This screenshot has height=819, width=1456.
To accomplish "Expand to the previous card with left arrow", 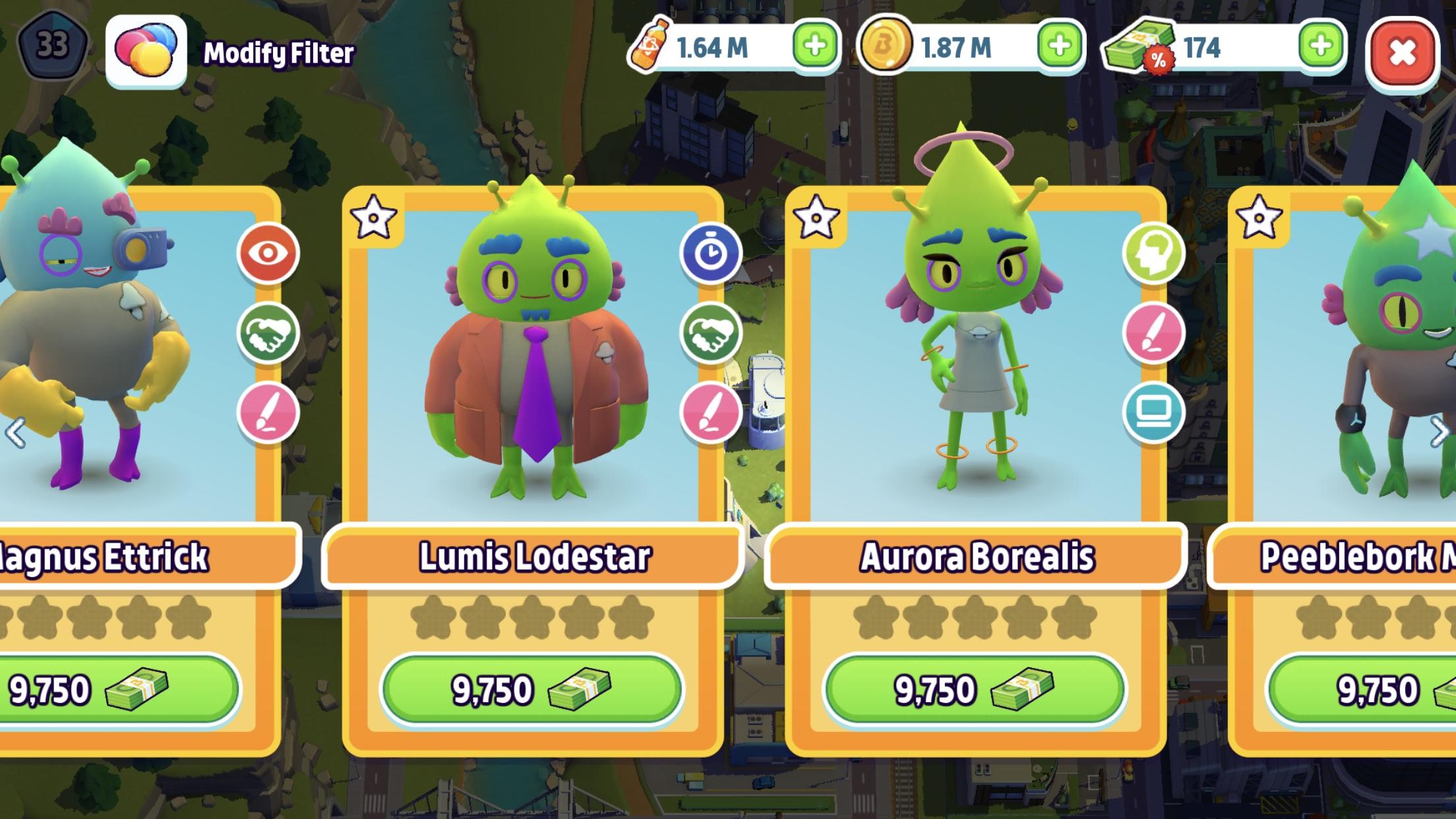I will pos(15,433).
